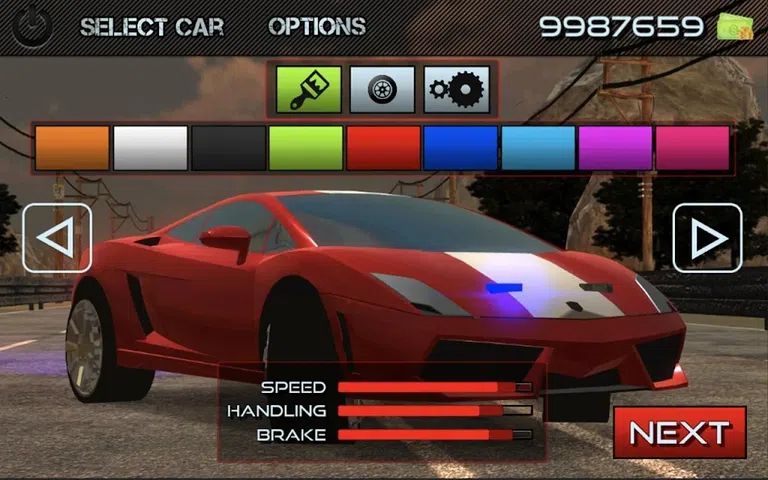Viewport: 768px width, 480px height.
Task: Open the gears upgrade tab
Action: tap(456, 90)
